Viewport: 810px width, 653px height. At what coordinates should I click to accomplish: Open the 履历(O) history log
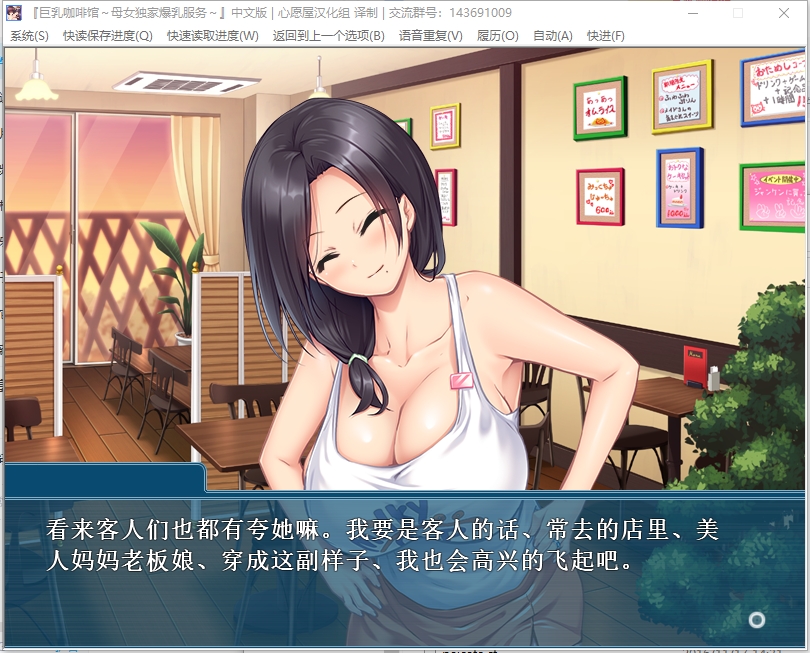tap(498, 36)
